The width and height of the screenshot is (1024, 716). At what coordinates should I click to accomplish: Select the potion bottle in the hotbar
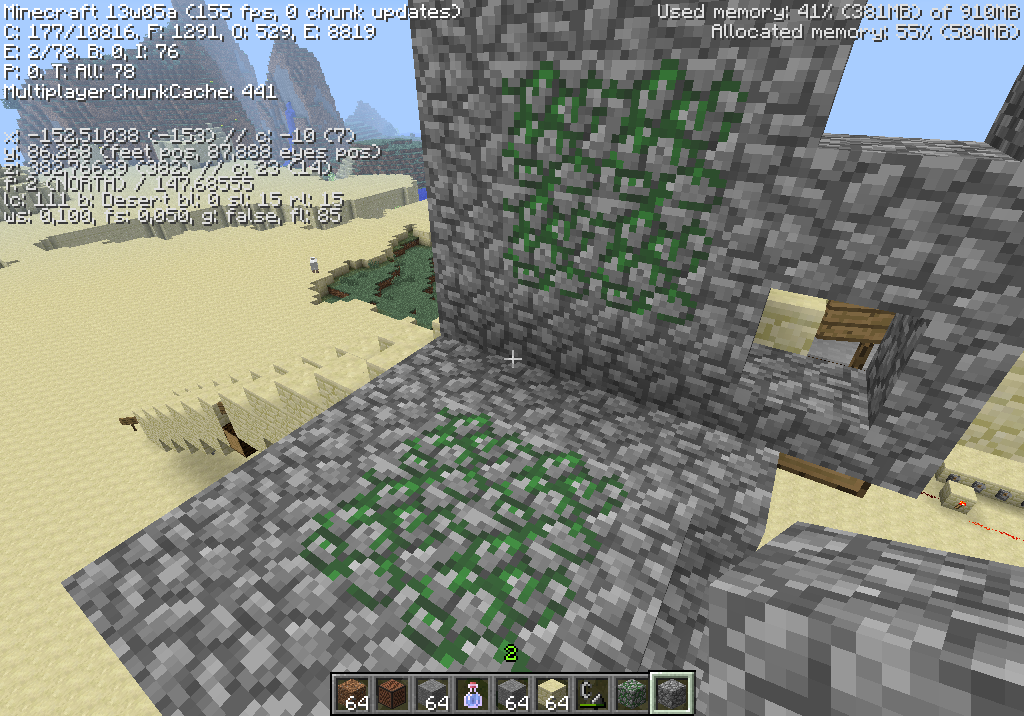click(x=472, y=692)
